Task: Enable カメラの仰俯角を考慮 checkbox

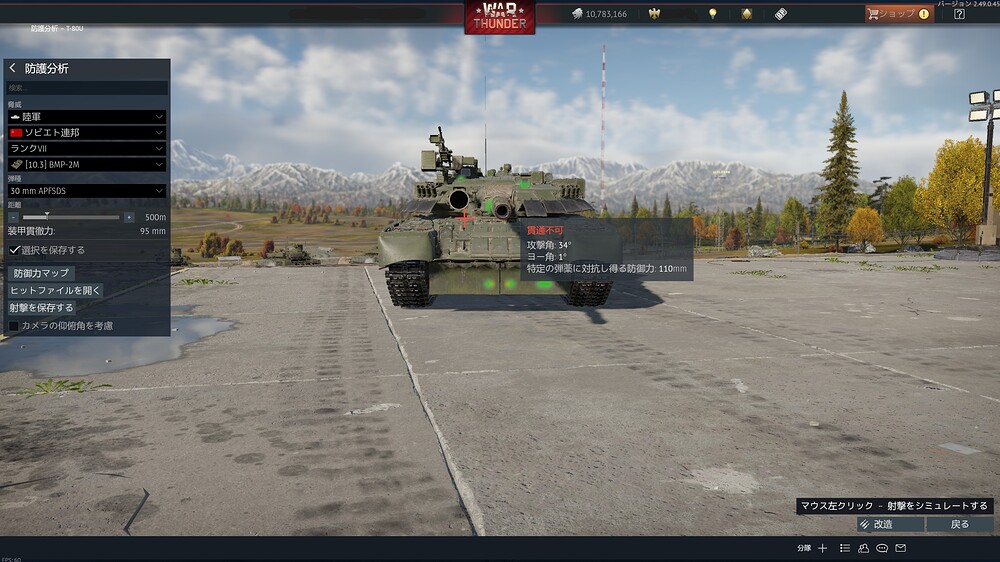Action: 14,325
